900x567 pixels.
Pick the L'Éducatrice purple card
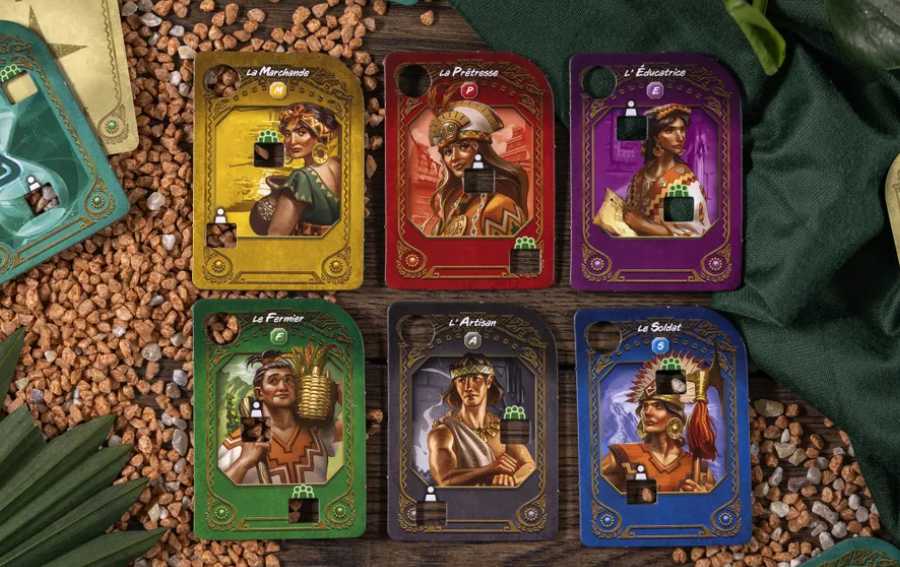point(655,170)
